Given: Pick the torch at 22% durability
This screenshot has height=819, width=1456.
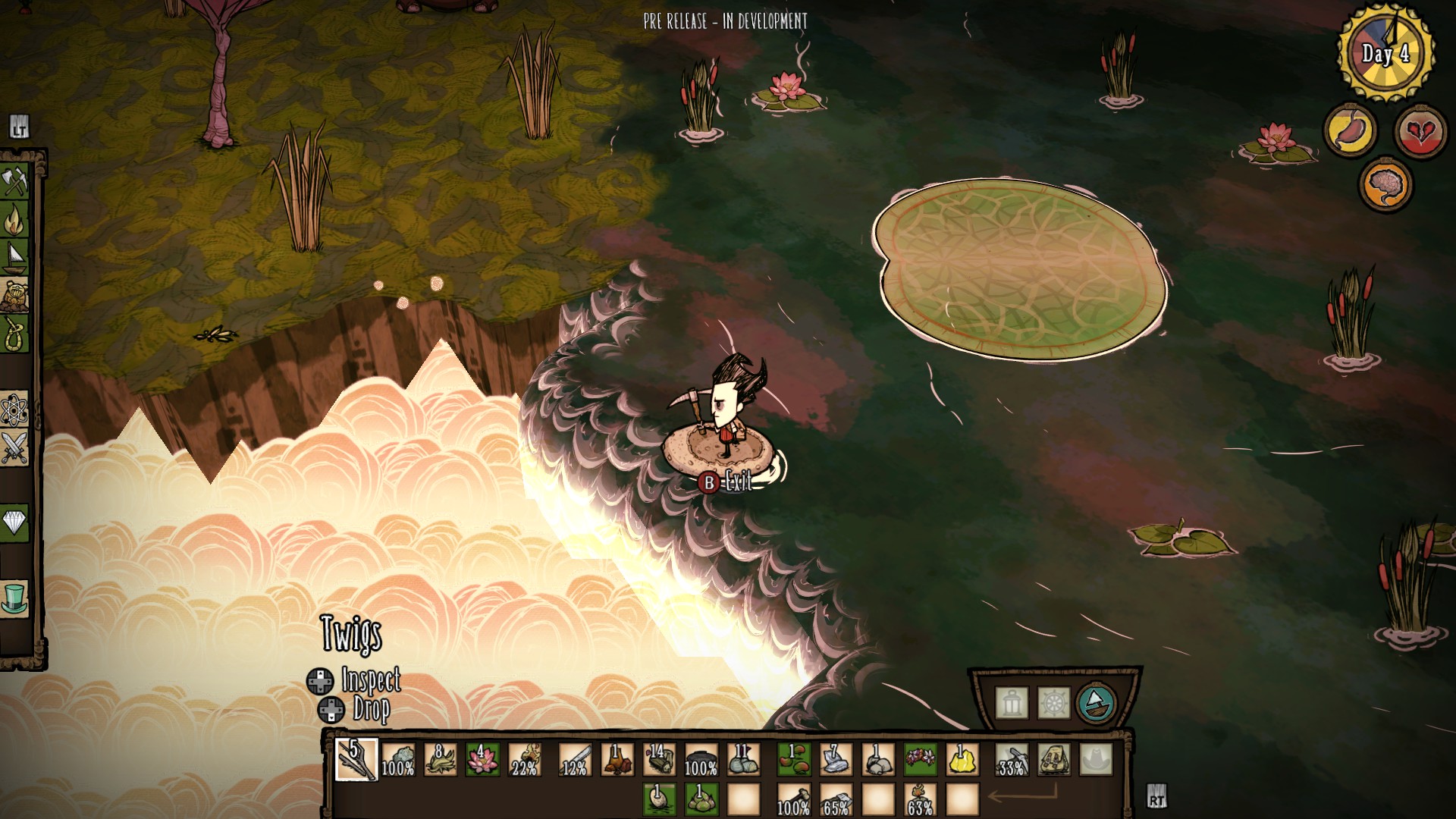Looking at the screenshot, I should pos(524,758).
